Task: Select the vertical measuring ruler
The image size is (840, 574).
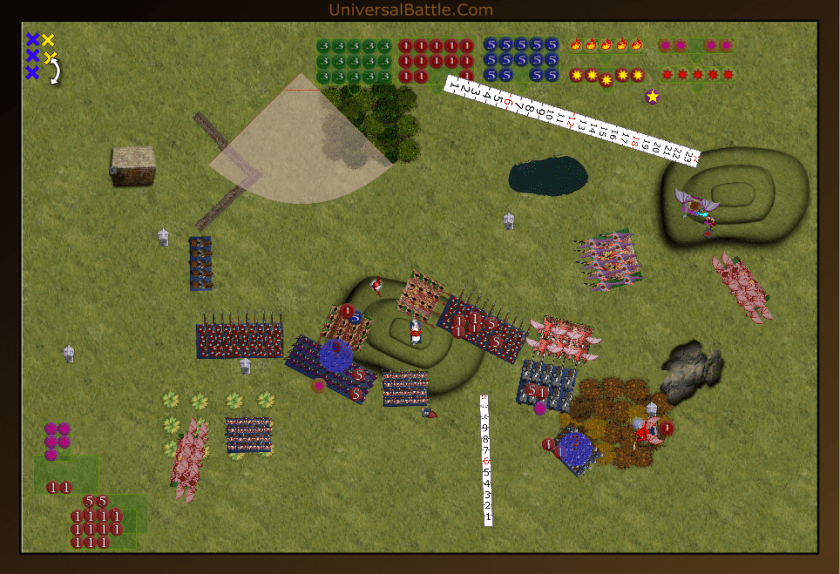Action: click(x=485, y=460)
